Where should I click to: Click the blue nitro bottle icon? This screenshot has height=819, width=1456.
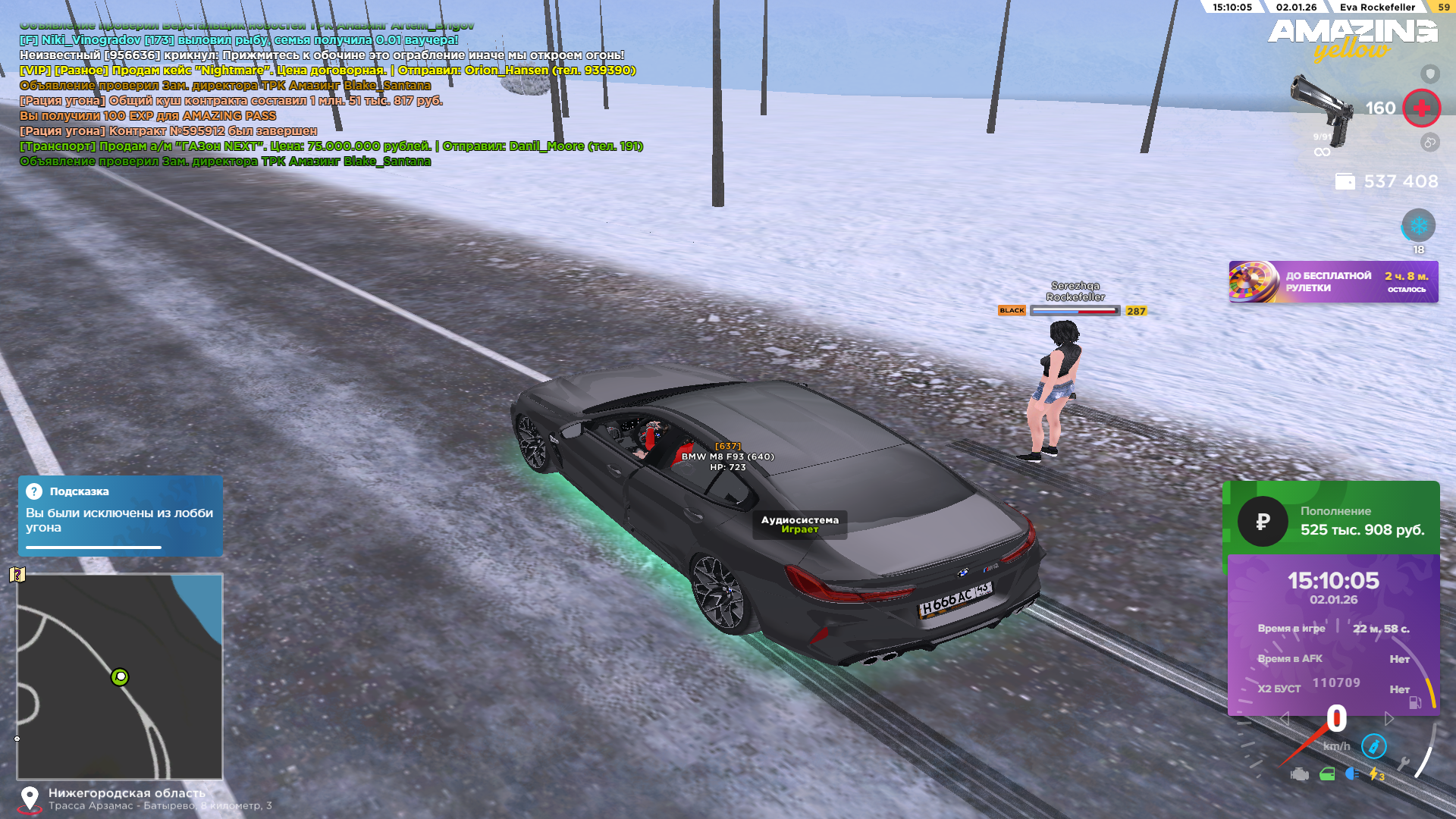coord(1373,746)
